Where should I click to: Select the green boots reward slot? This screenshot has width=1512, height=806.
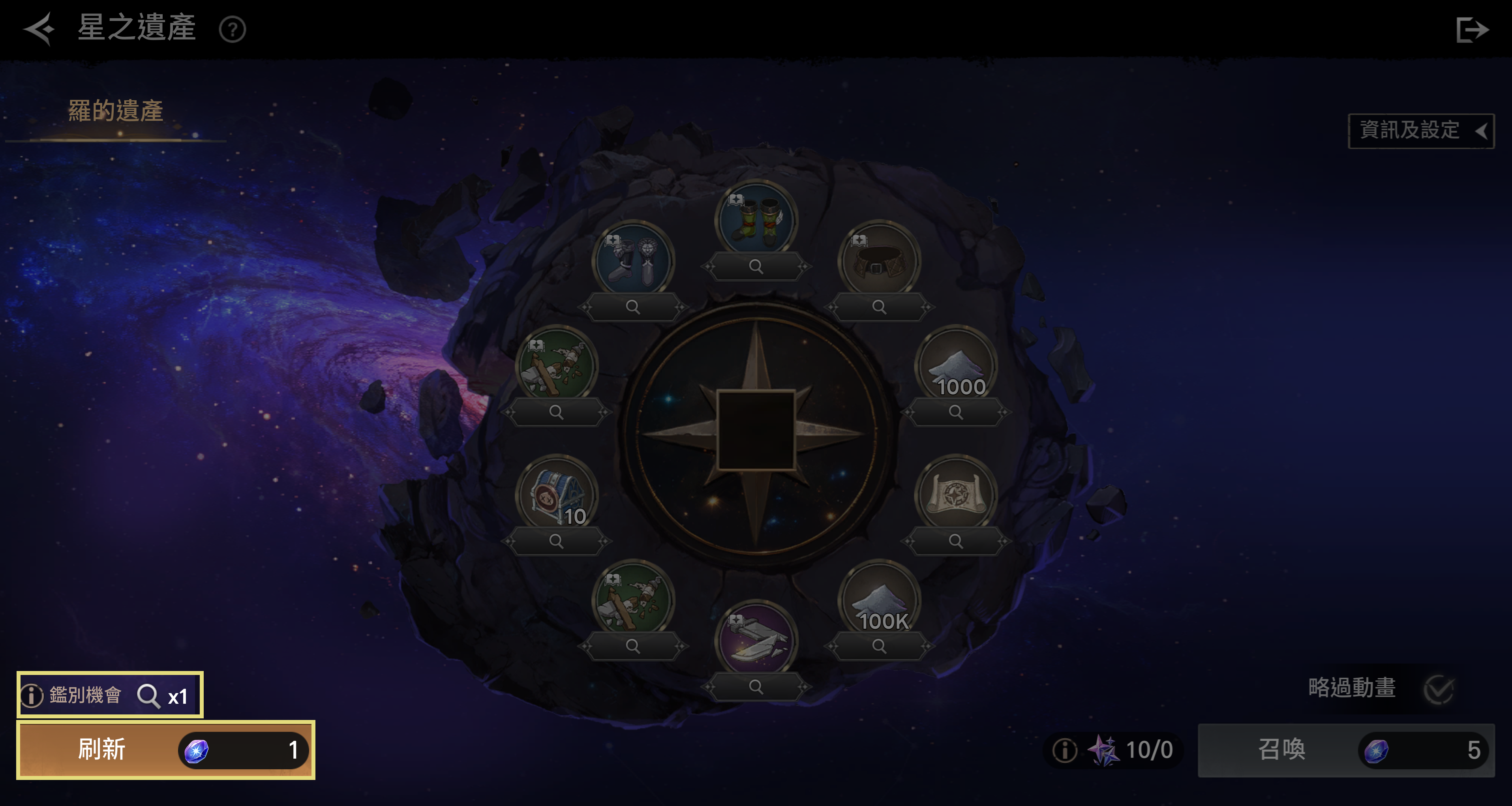[x=756, y=220]
